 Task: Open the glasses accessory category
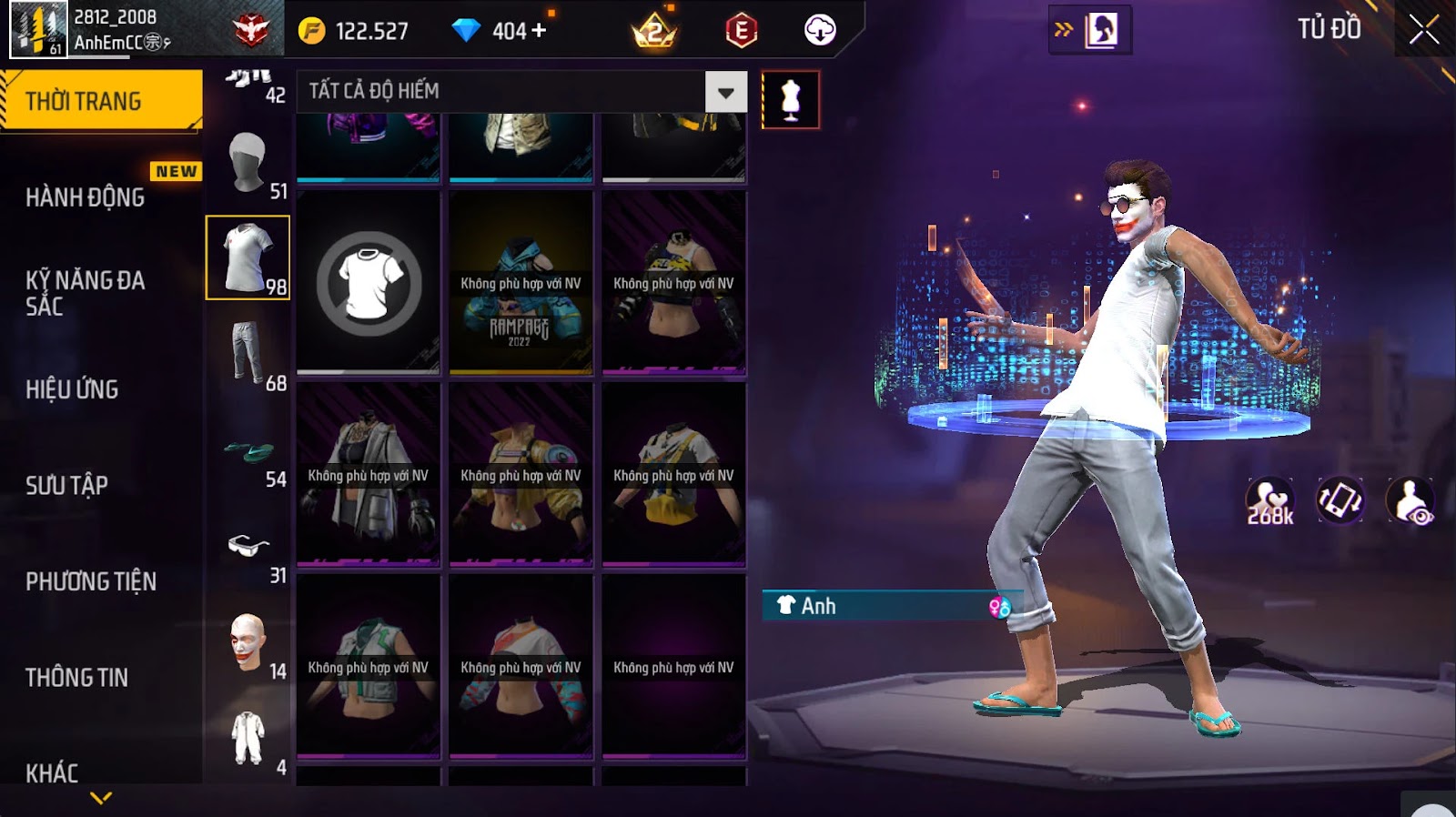[249, 546]
